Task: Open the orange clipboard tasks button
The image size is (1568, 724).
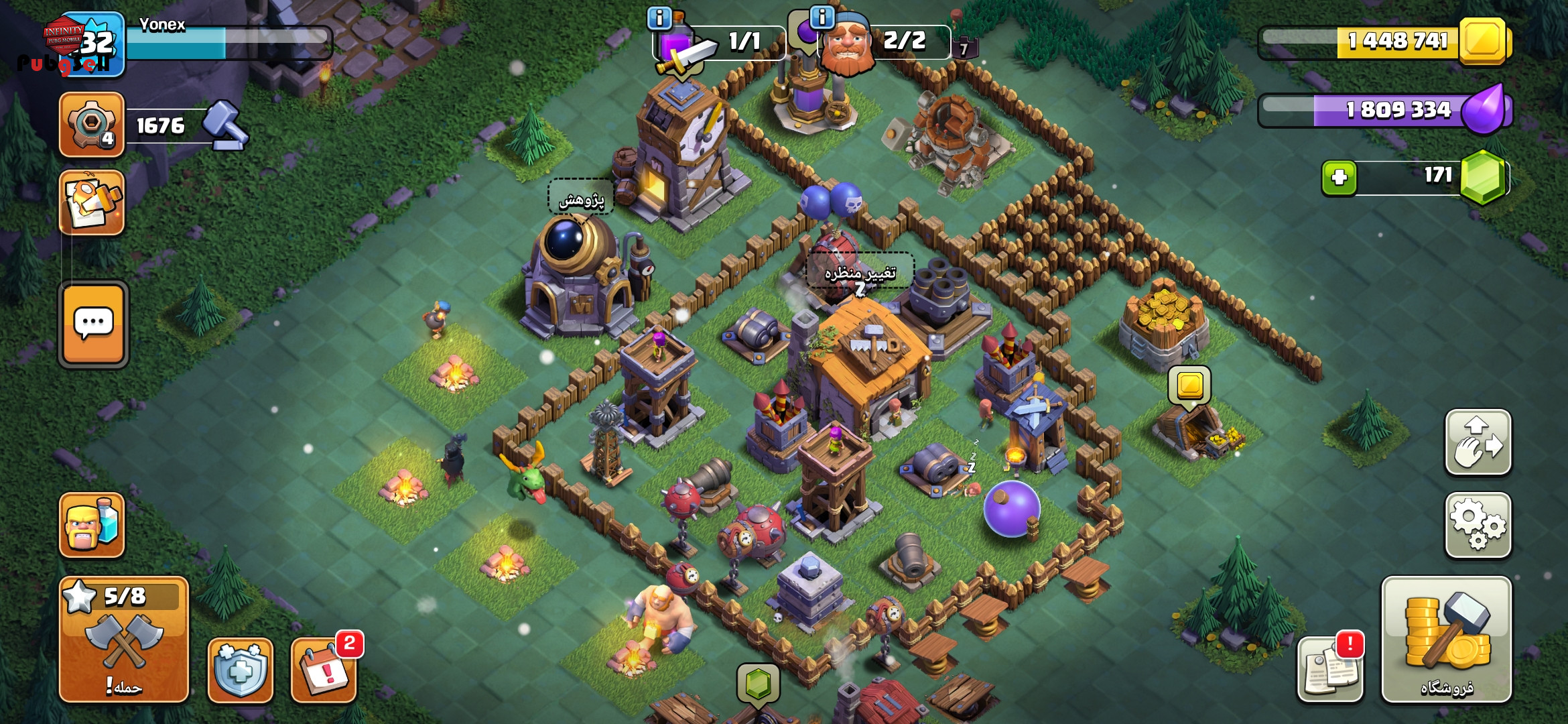Action: [x=92, y=202]
